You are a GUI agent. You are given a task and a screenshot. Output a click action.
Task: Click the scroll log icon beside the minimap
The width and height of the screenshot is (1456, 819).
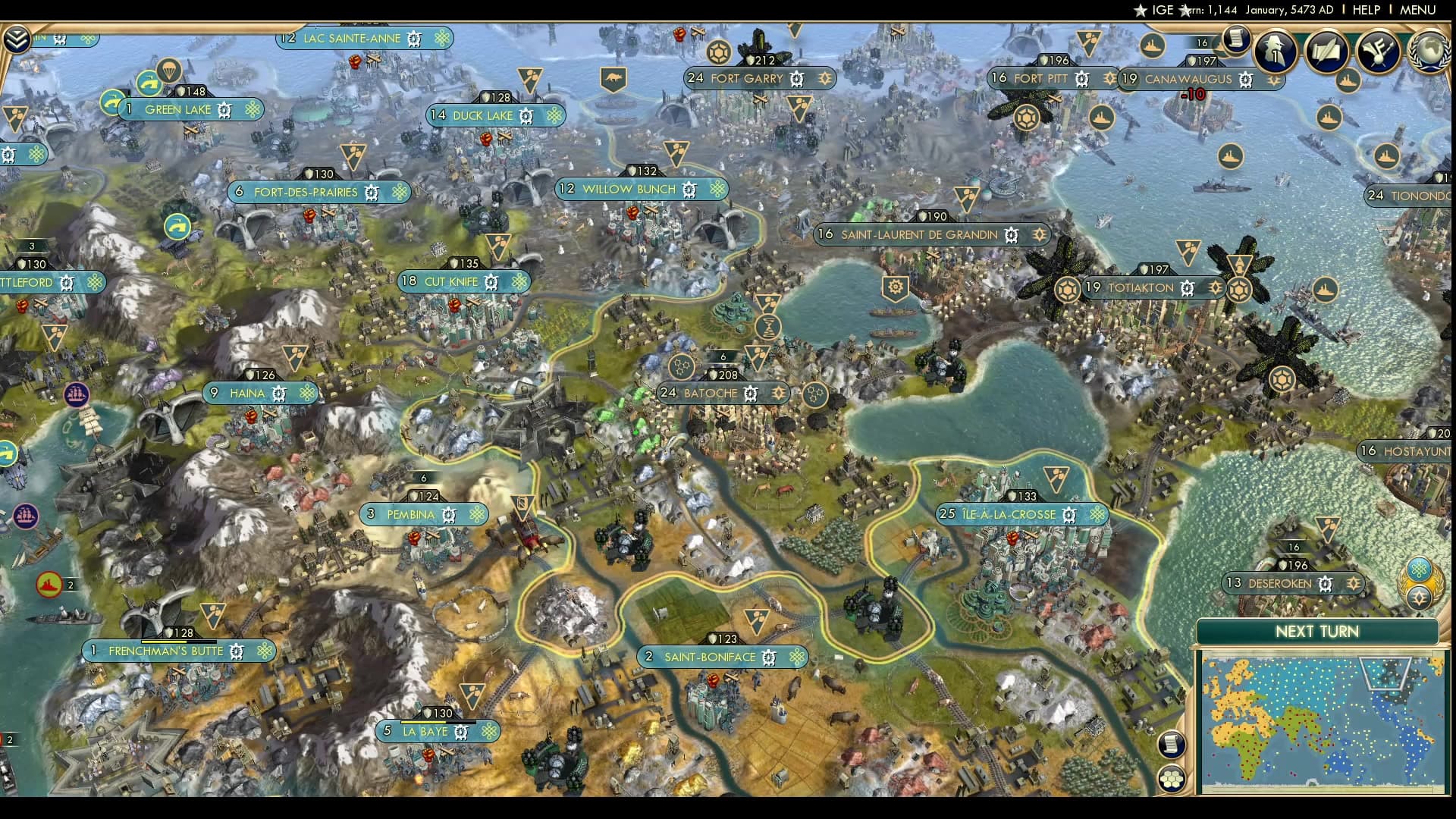click(1172, 744)
